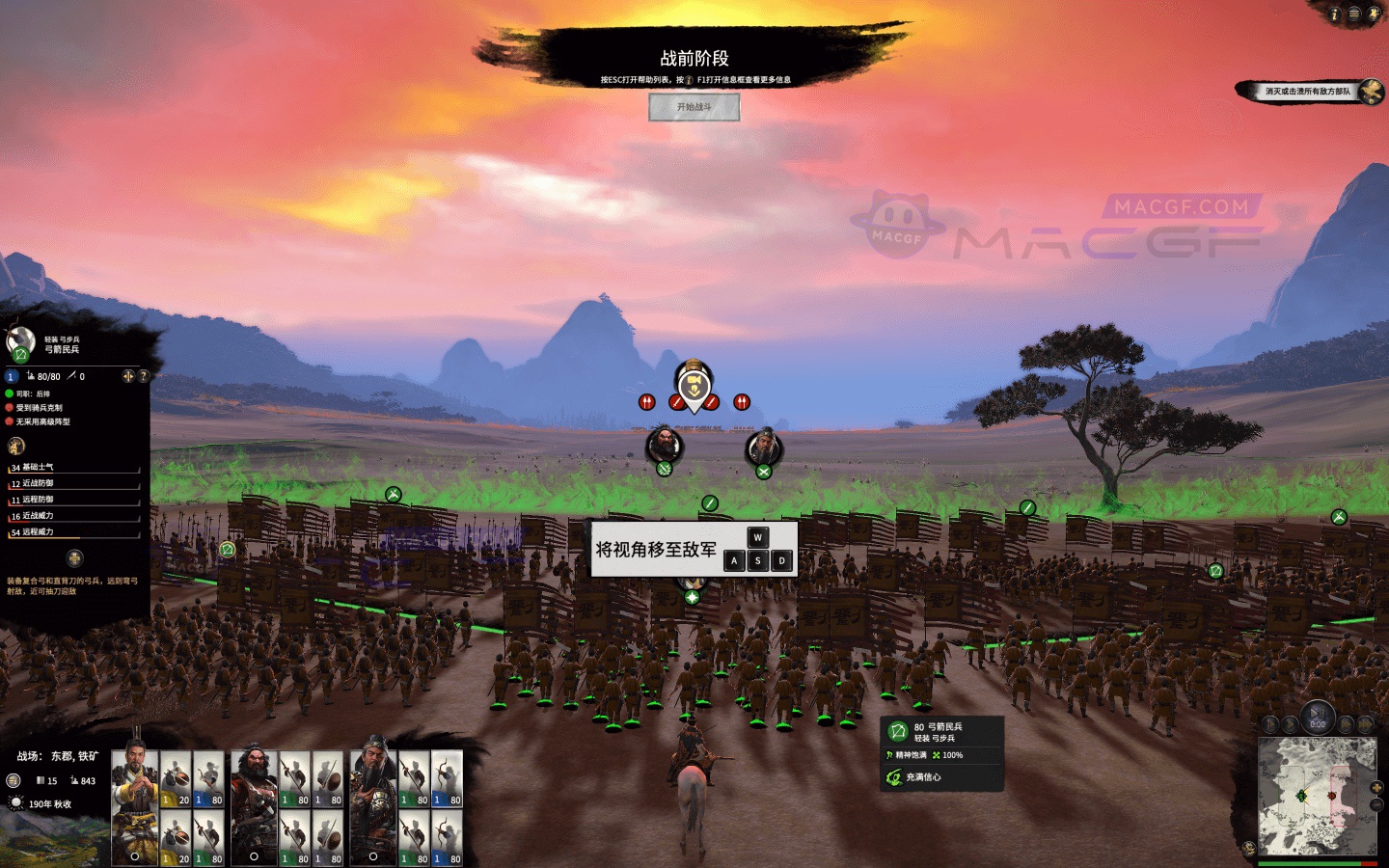Toggle the slow-motion speed button next to the timer
Viewport: 1389px width, 868px height.
[1271, 723]
